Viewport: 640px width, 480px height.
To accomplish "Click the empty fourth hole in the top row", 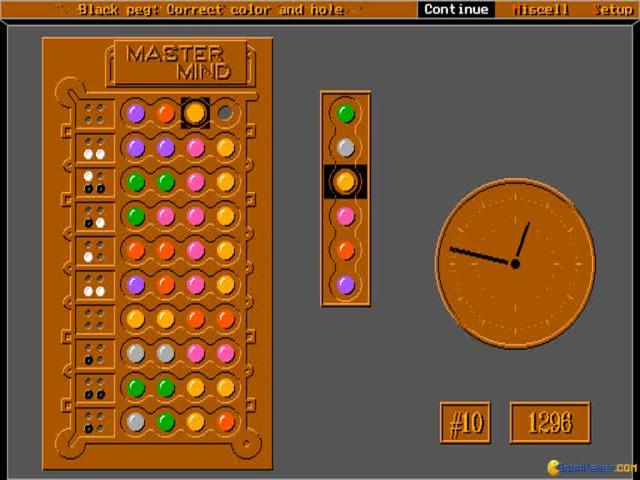I will point(225,113).
